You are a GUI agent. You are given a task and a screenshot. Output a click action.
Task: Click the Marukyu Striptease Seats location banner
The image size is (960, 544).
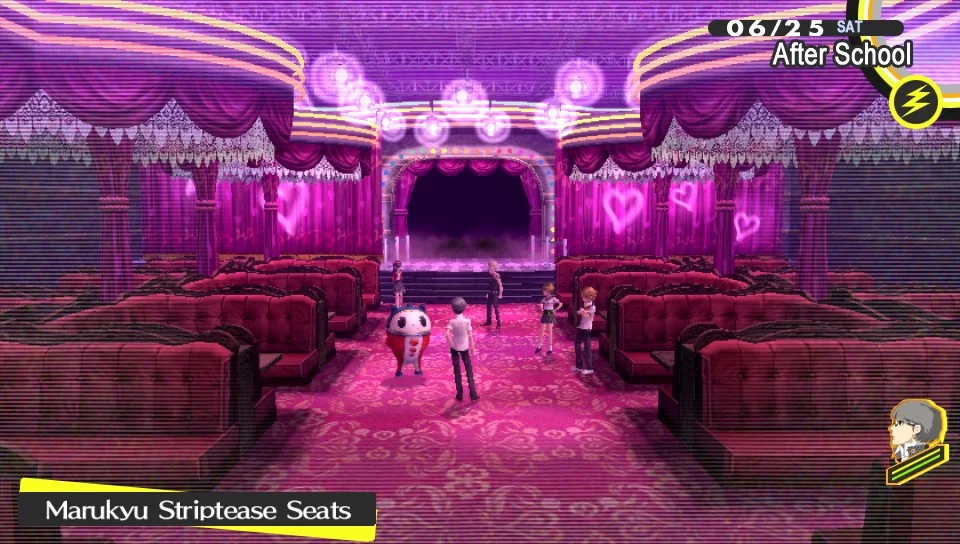pyautogui.click(x=198, y=510)
